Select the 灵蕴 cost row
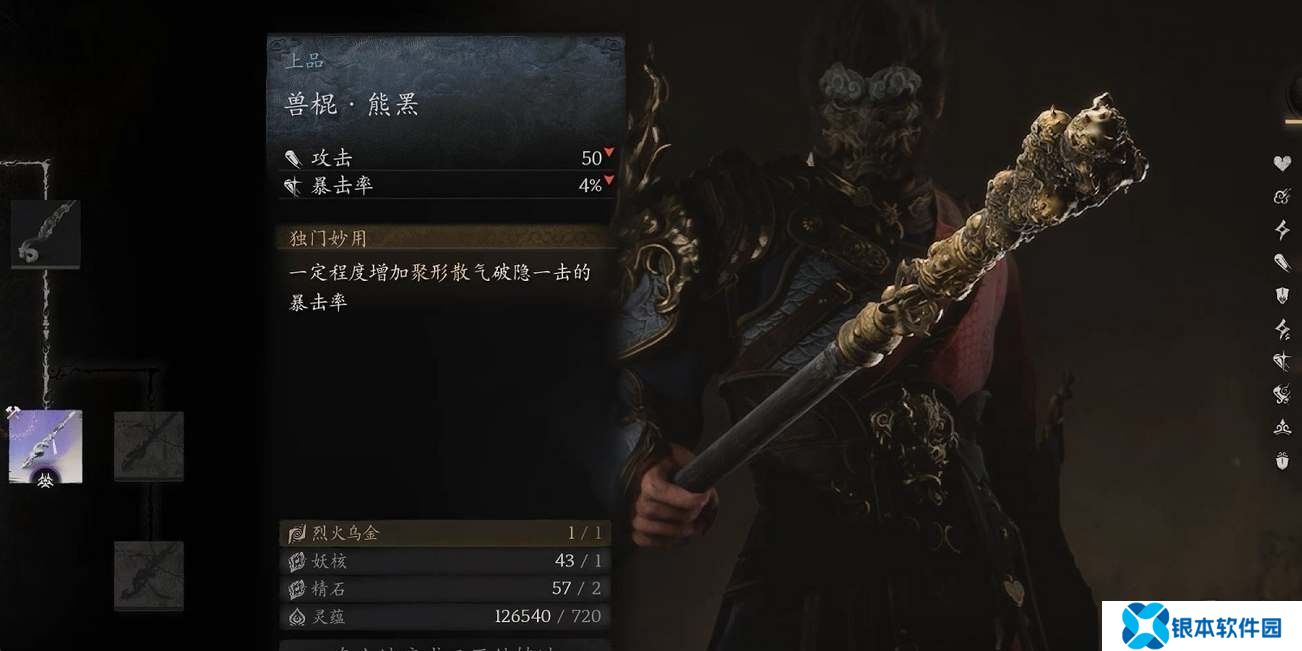 [444, 616]
